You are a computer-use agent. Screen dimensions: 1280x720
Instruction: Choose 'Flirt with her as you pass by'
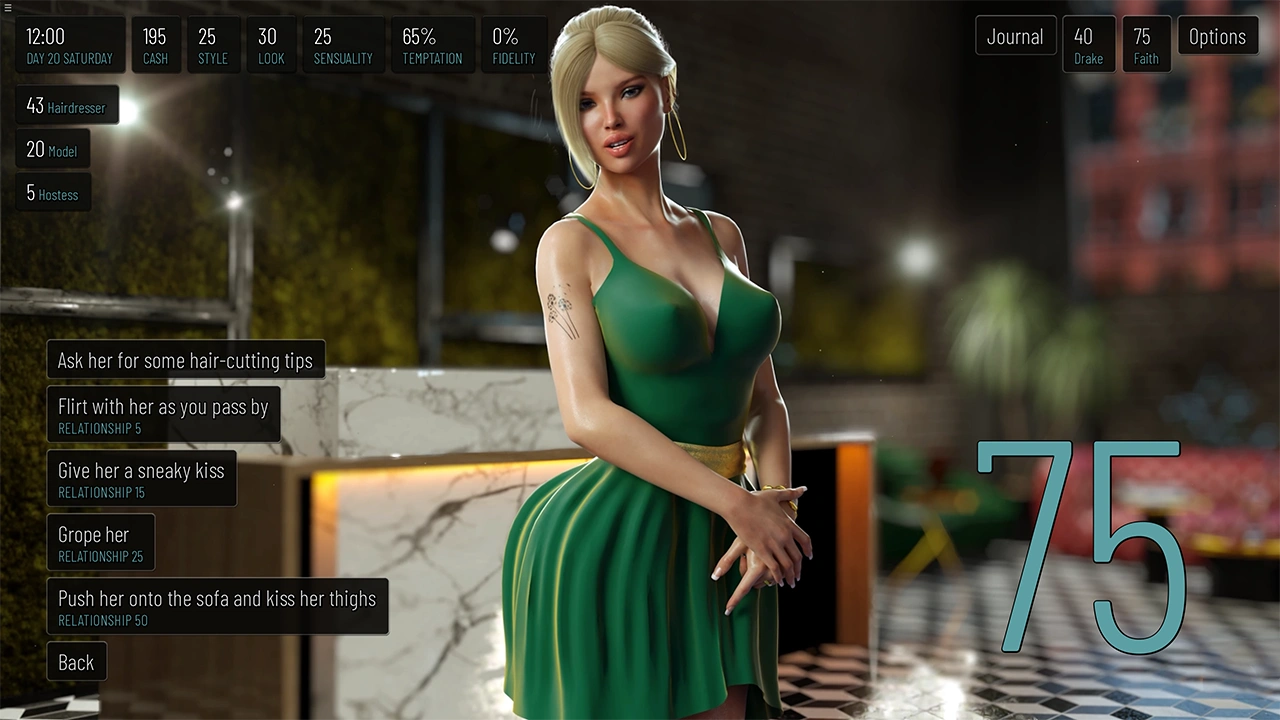[163, 415]
